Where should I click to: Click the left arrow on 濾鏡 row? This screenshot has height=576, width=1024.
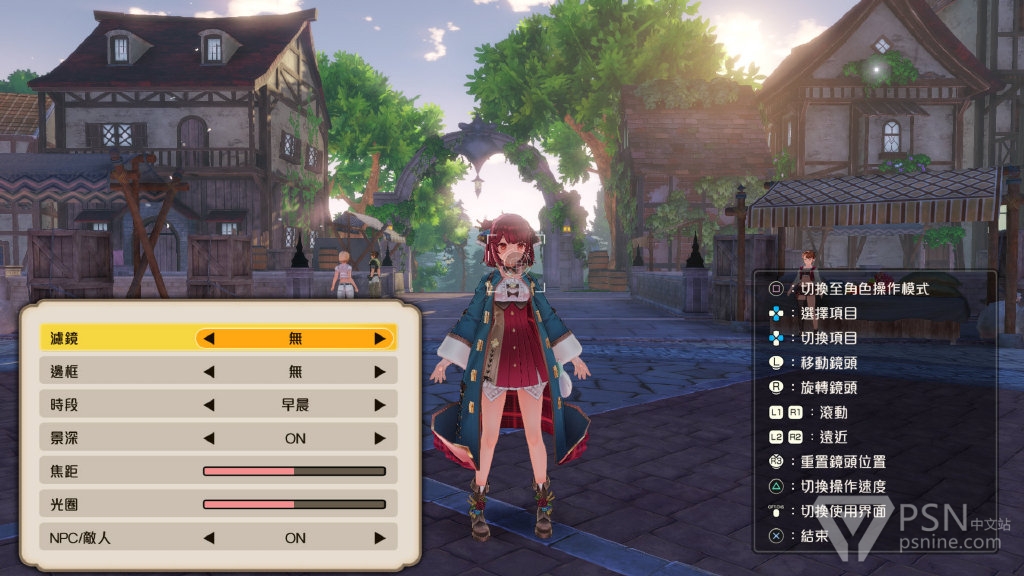[209, 338]
